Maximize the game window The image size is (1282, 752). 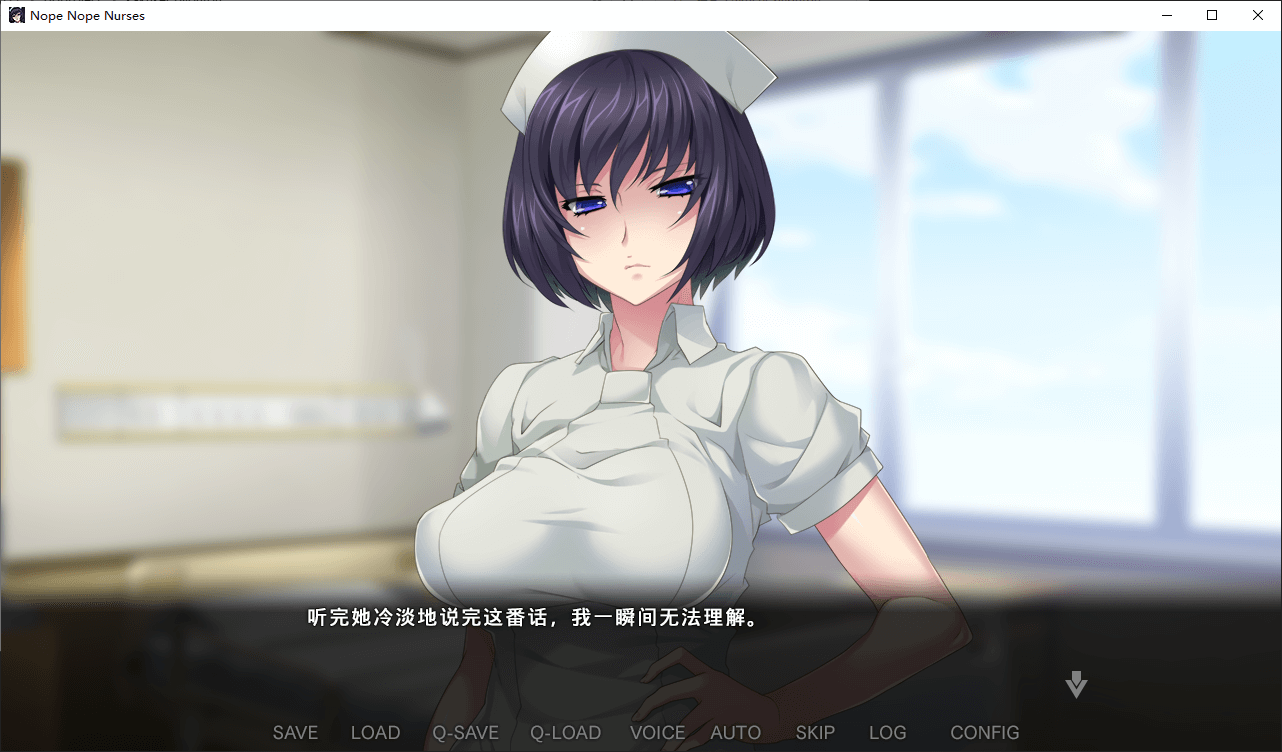1212,15
